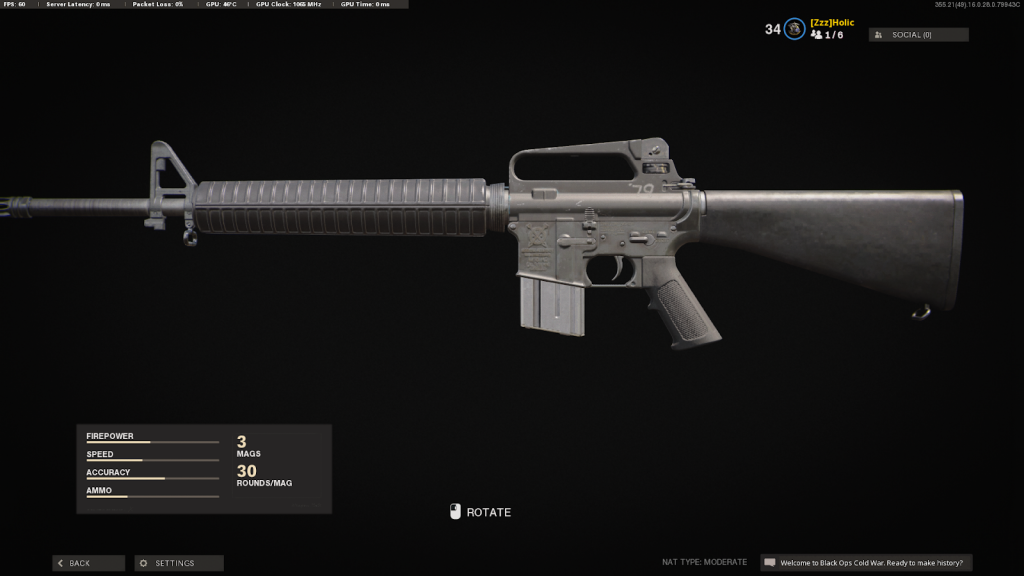Viewport: 1024px width, 576px height.
Task: Click the Welcome to Black Ops message
Action: tap(866, 563)
